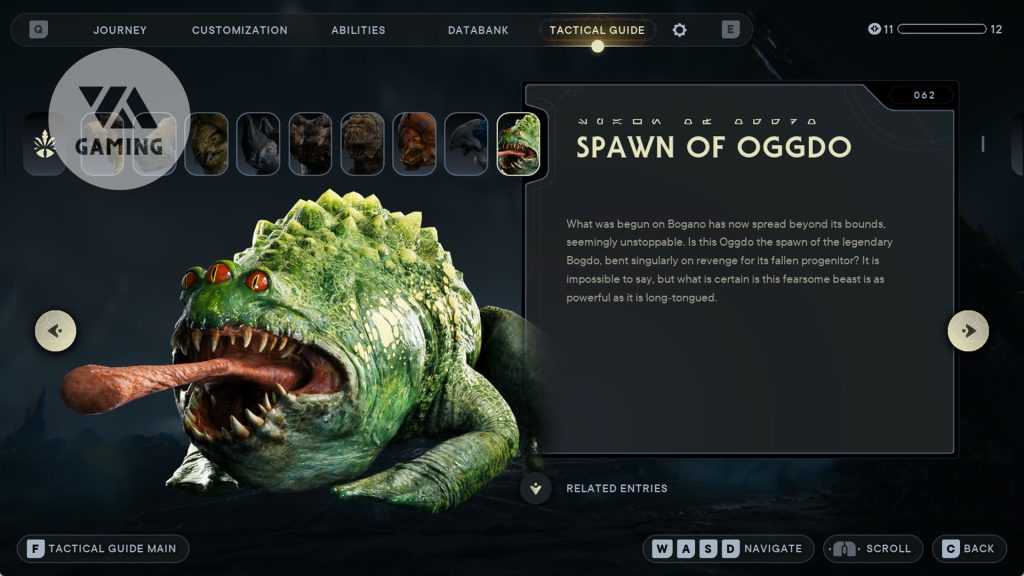Return to Tactical Guide Main
Viewport: 1024px width, 576px height.
pyautogui.click(x=103, y=548)
